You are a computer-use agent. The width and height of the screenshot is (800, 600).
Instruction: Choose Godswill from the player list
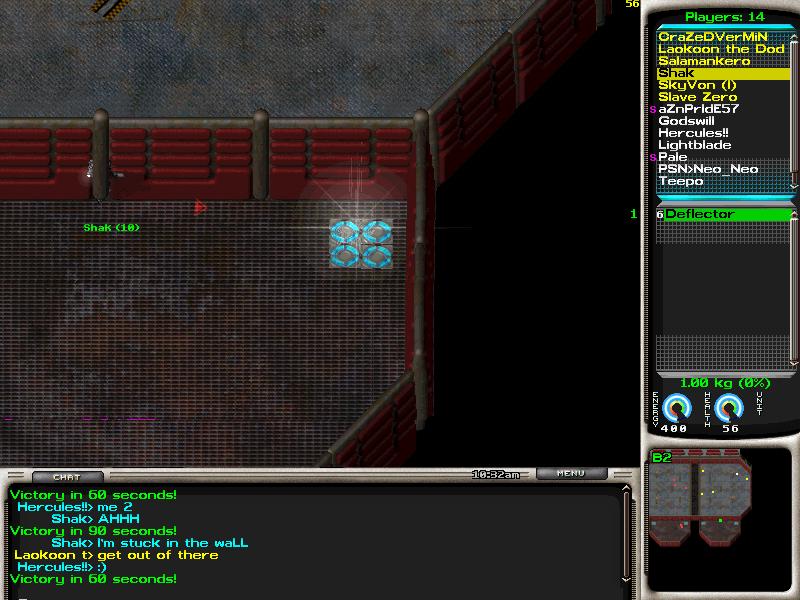(x=686, y=121)
